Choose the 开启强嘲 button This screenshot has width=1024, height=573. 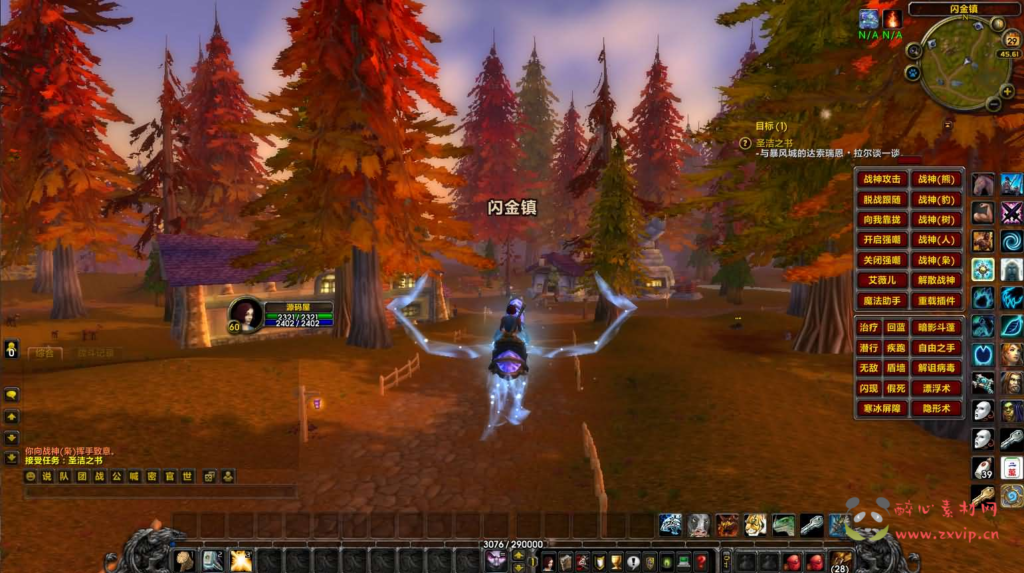(x=883, y=240)
